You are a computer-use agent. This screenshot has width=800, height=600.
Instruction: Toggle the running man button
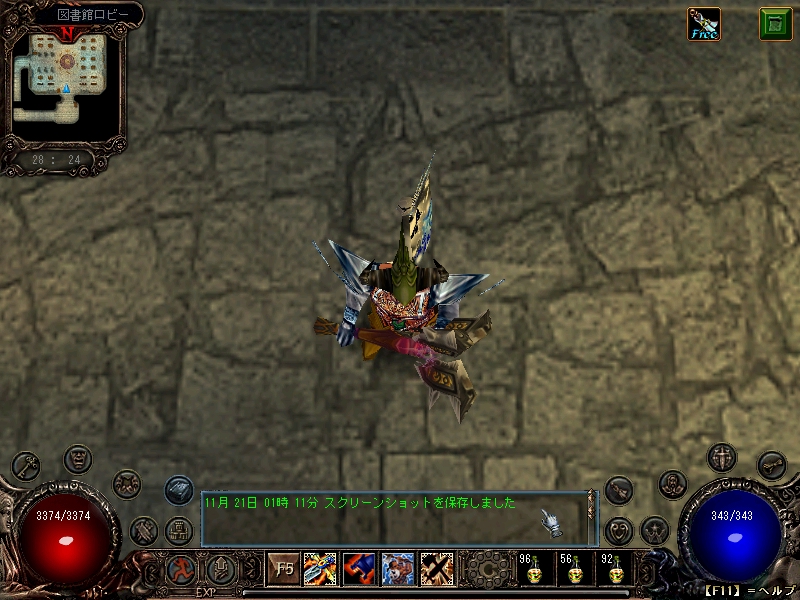click(x=181, y=570)
